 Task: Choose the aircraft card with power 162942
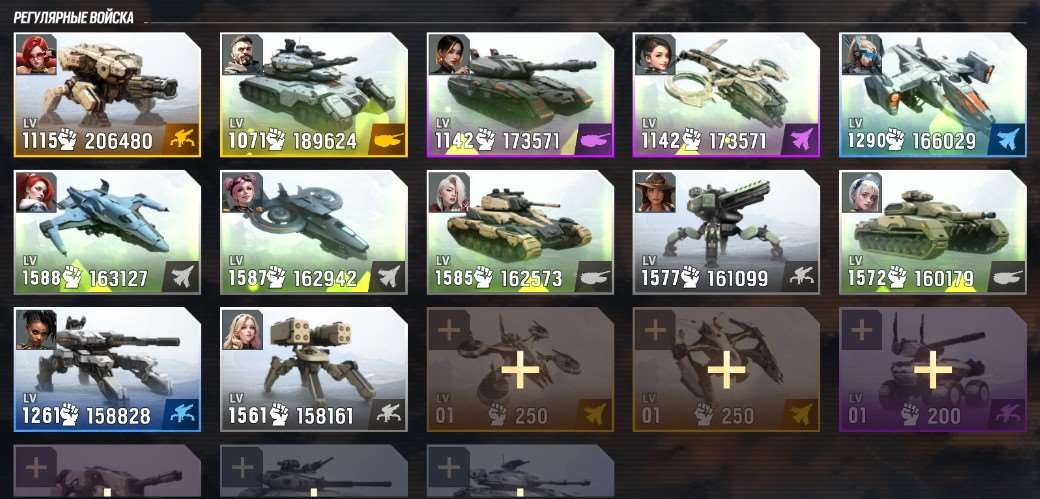click(313, 232)
